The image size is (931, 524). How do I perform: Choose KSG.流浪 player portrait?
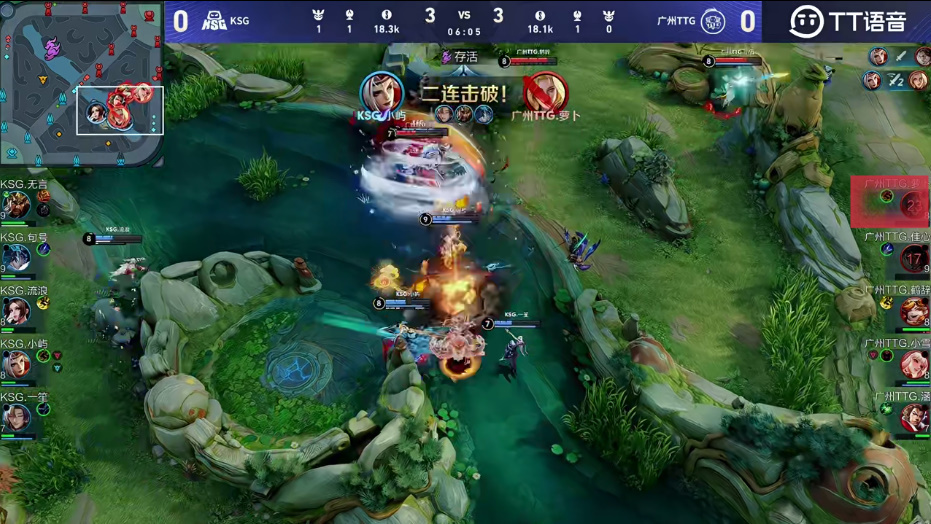click(16, 312)
